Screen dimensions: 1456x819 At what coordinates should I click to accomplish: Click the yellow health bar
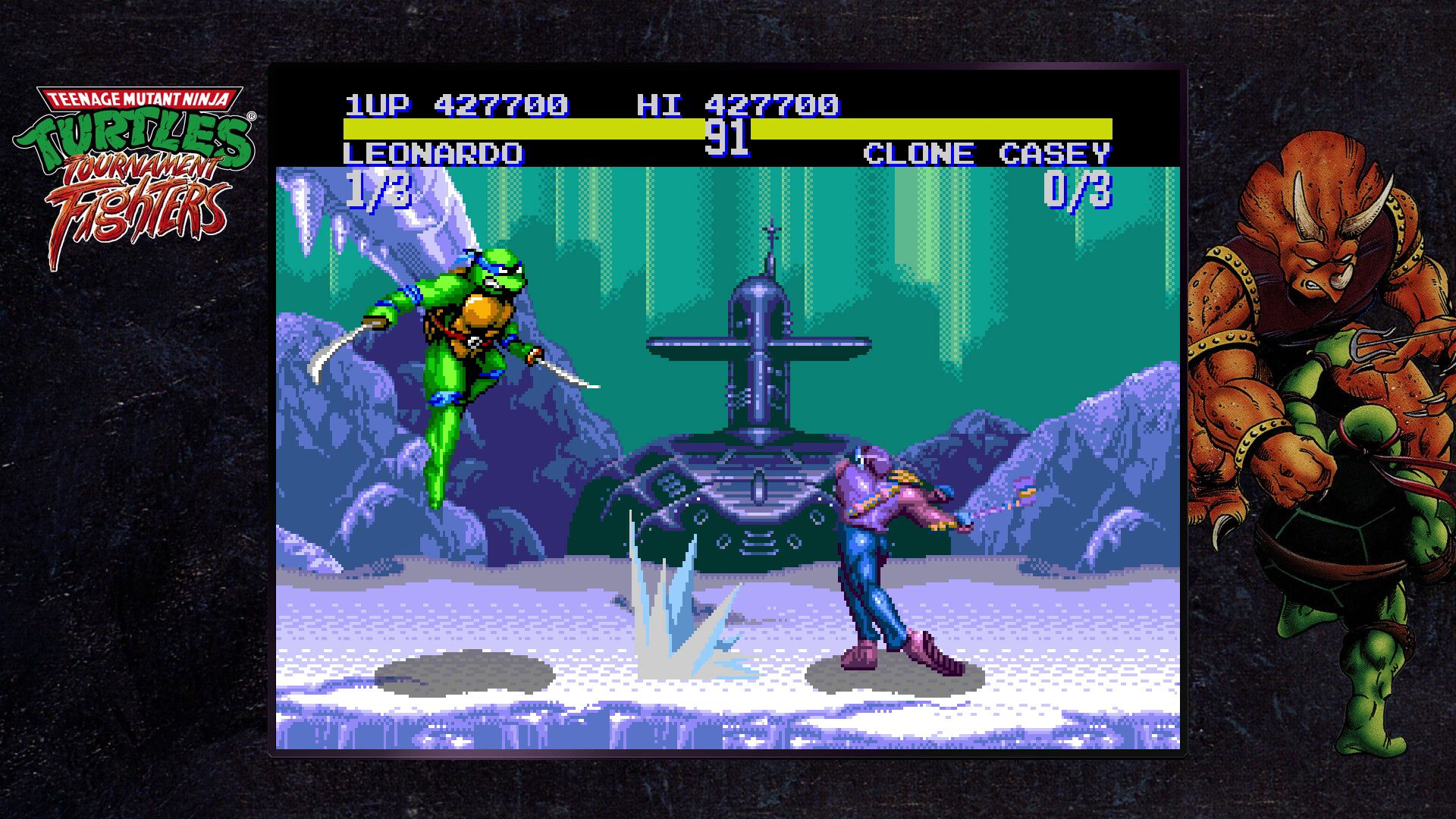(531, 126)
